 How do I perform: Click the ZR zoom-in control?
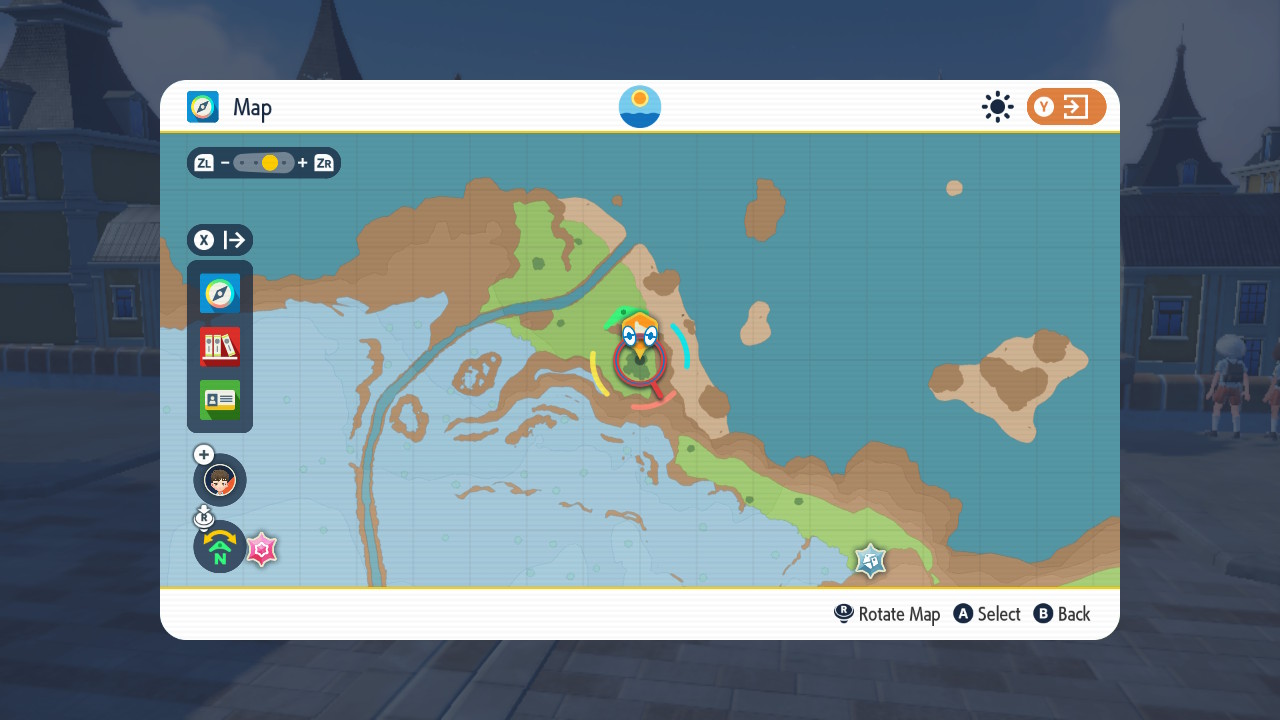click(x=322, y=162)
